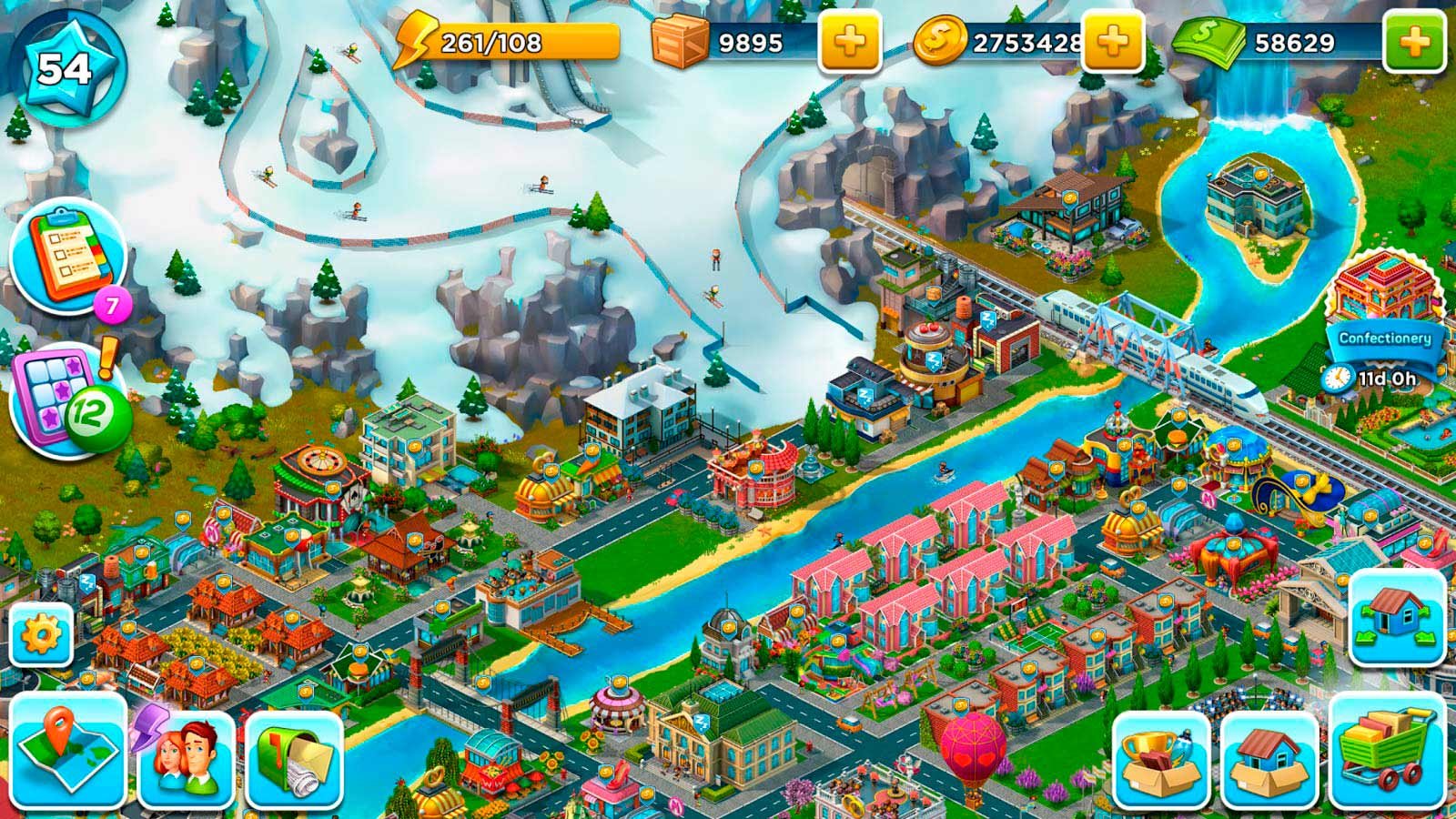Image resolution: width=1456 pixels, height=819 pixels.
Task: Open the house storage box
Action: click(x=1269, y=759)
